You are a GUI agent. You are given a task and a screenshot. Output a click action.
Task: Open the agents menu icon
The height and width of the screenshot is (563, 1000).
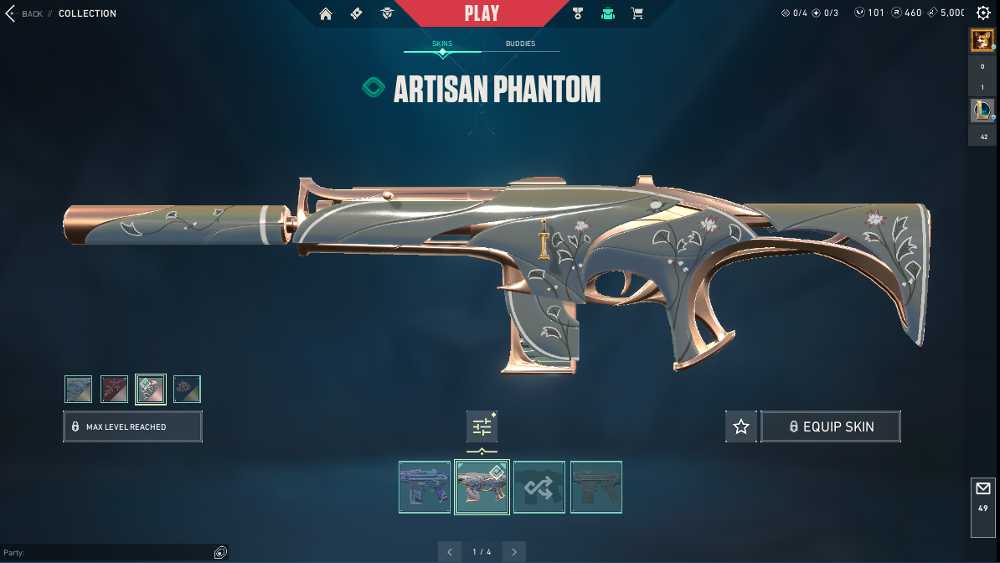tap(386, 14)
